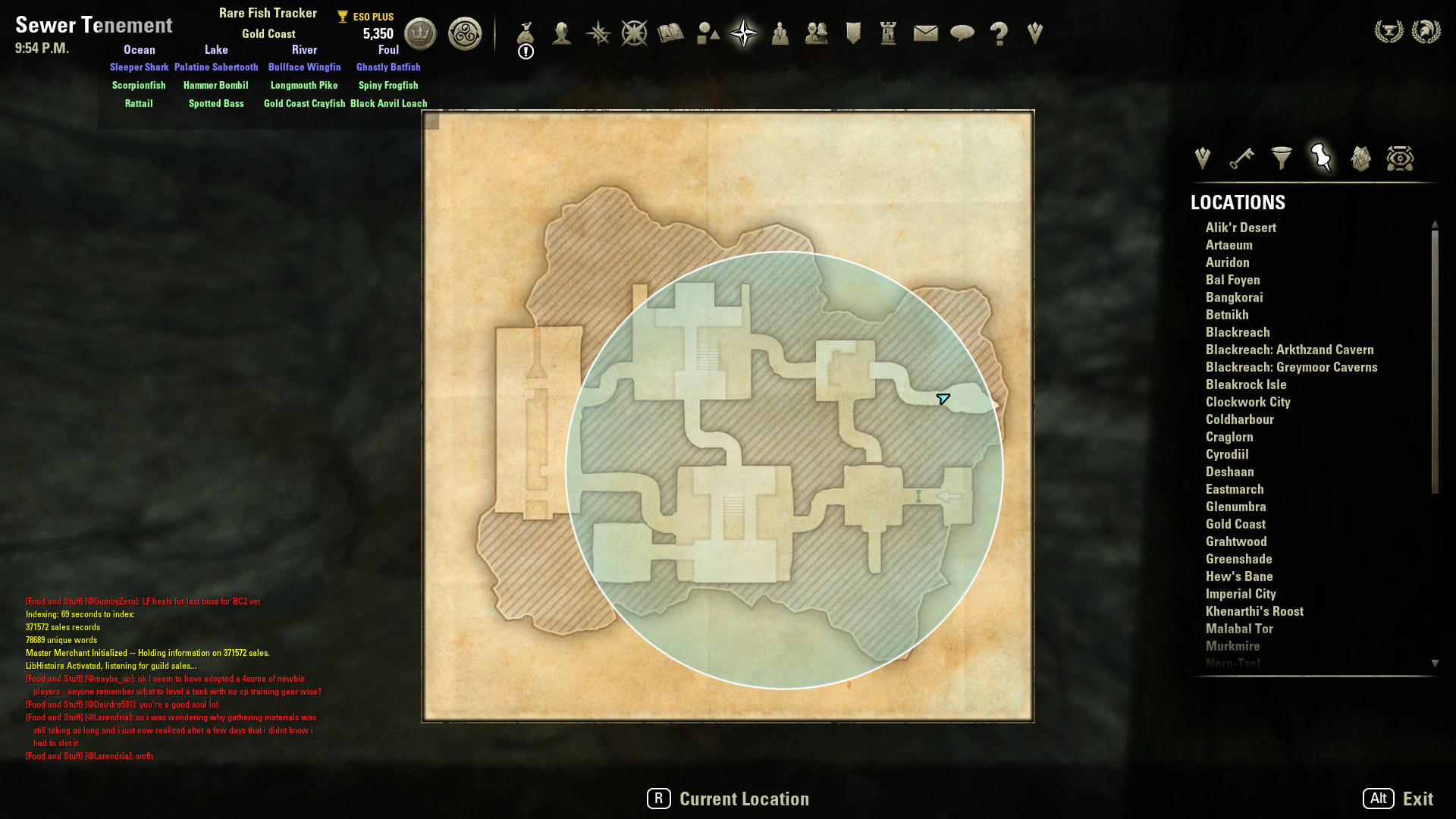The height and width of the screenshot is (819, 1456).
Task: Open the castle tower Alliance War icon
Action: (889, 33)
